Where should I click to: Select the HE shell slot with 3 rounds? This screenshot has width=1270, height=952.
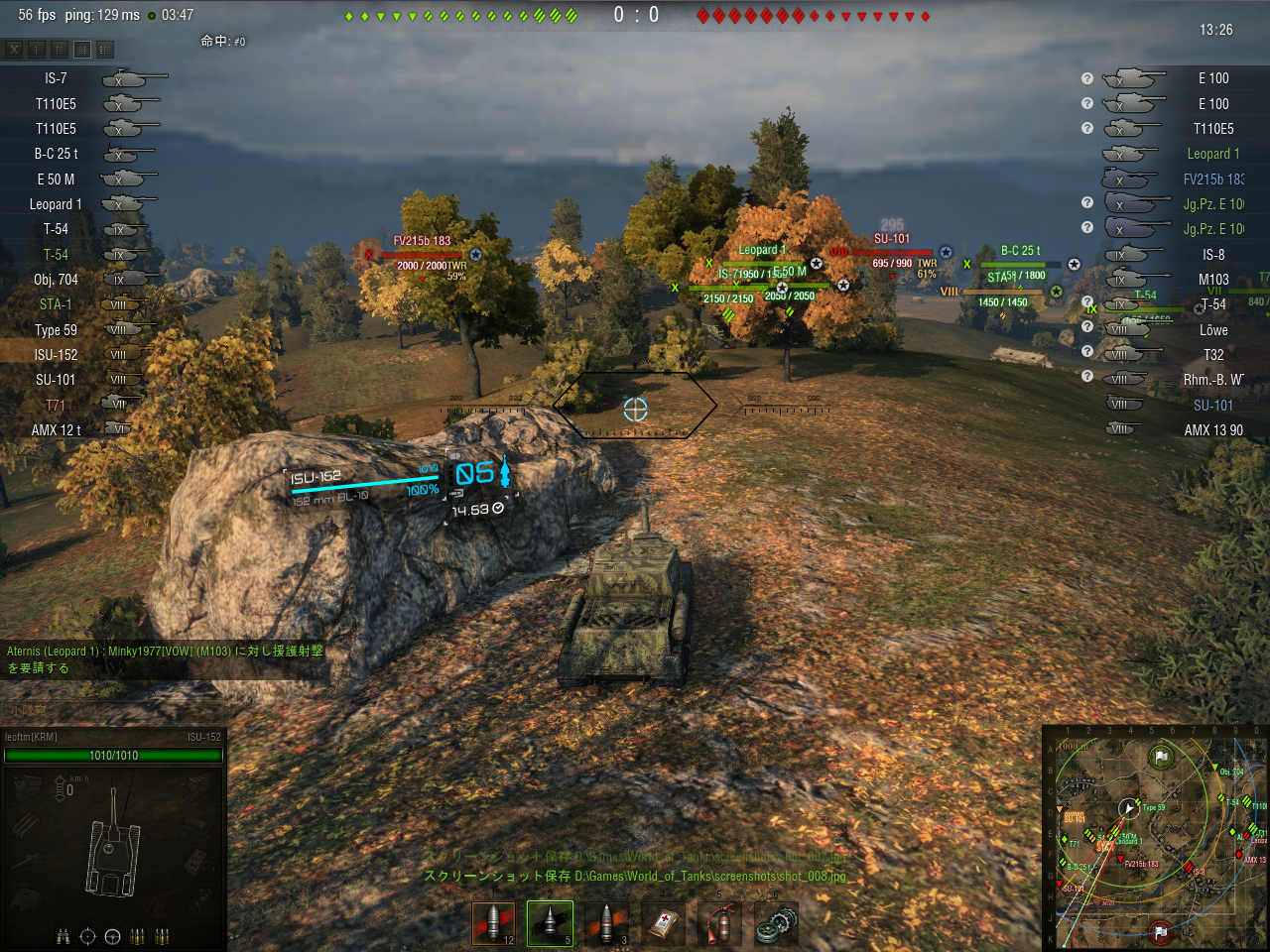point(606,923)
